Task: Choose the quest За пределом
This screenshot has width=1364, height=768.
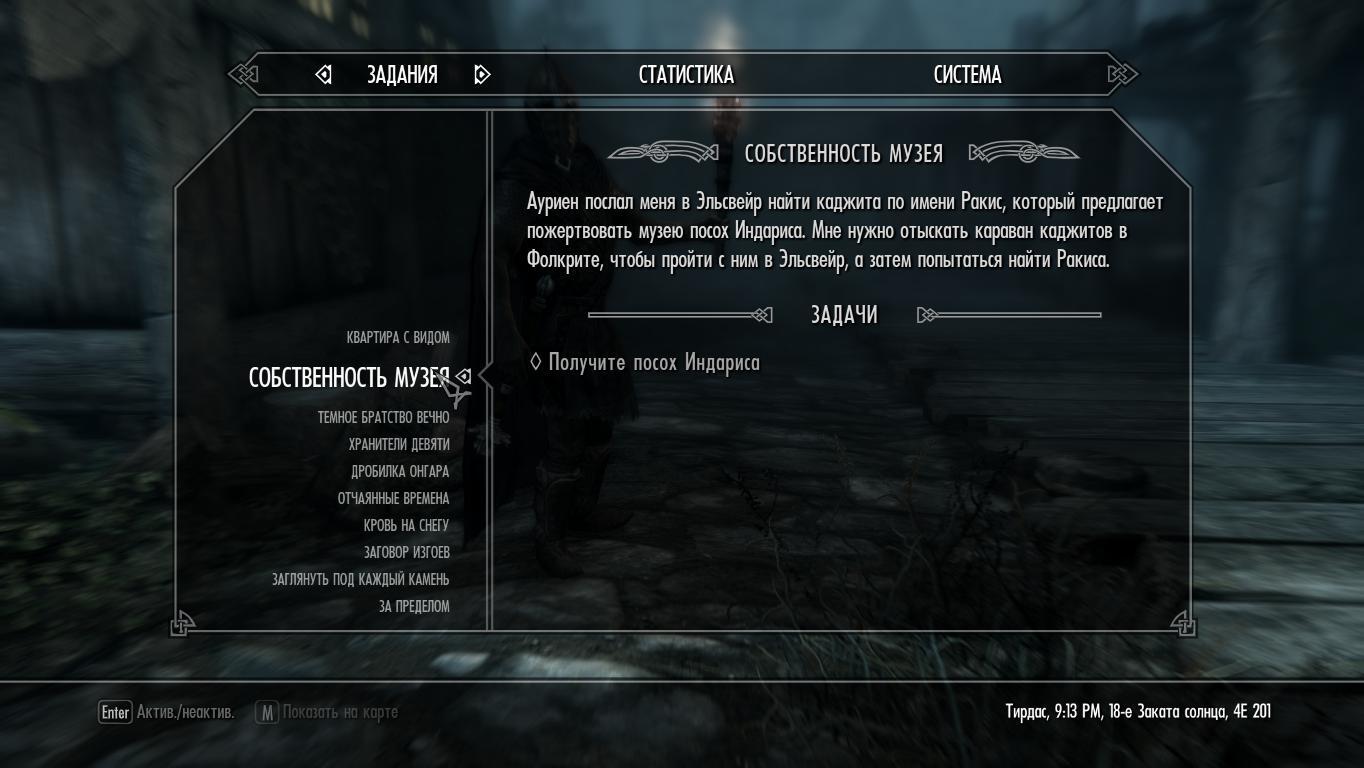Action: point(414,607)
